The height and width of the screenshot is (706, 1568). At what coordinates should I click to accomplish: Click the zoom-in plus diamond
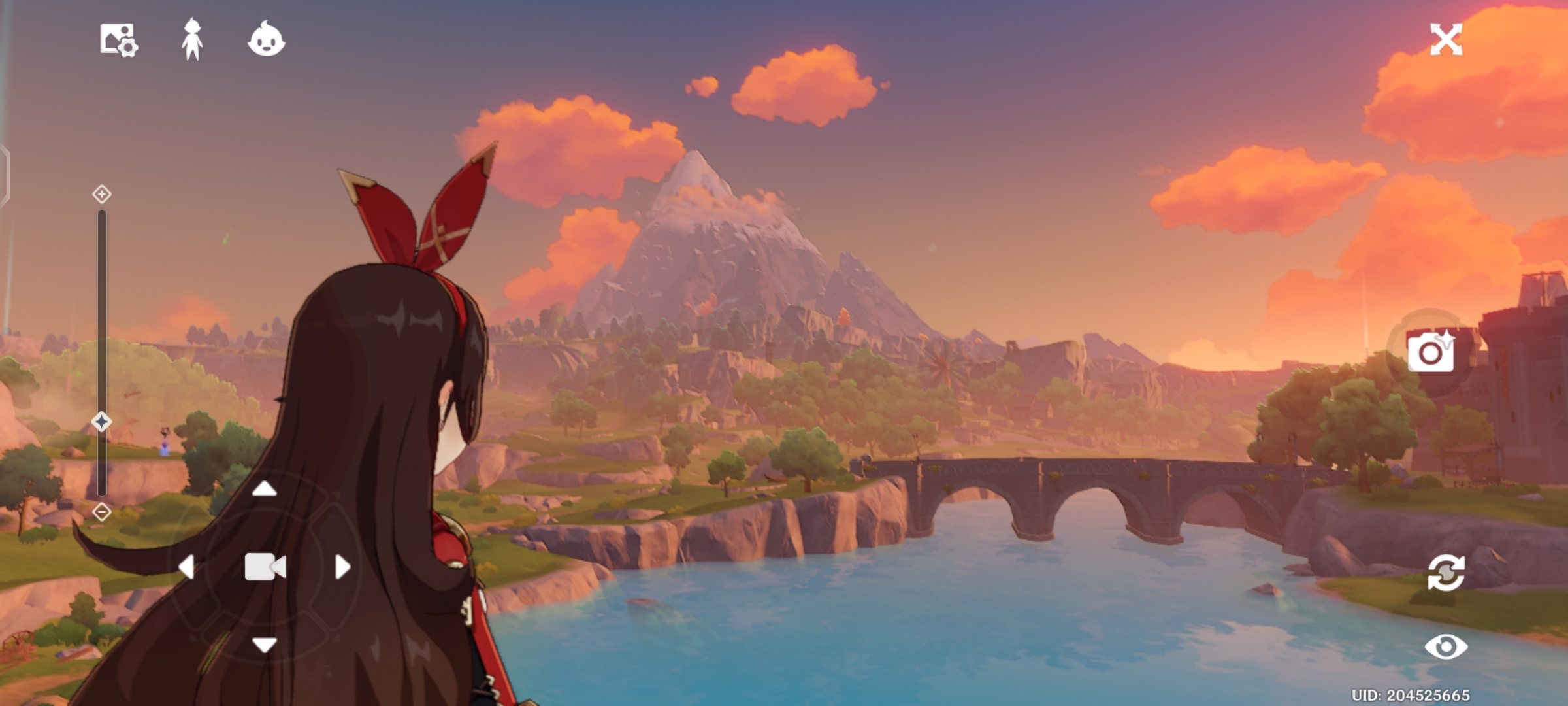[102, 194]
